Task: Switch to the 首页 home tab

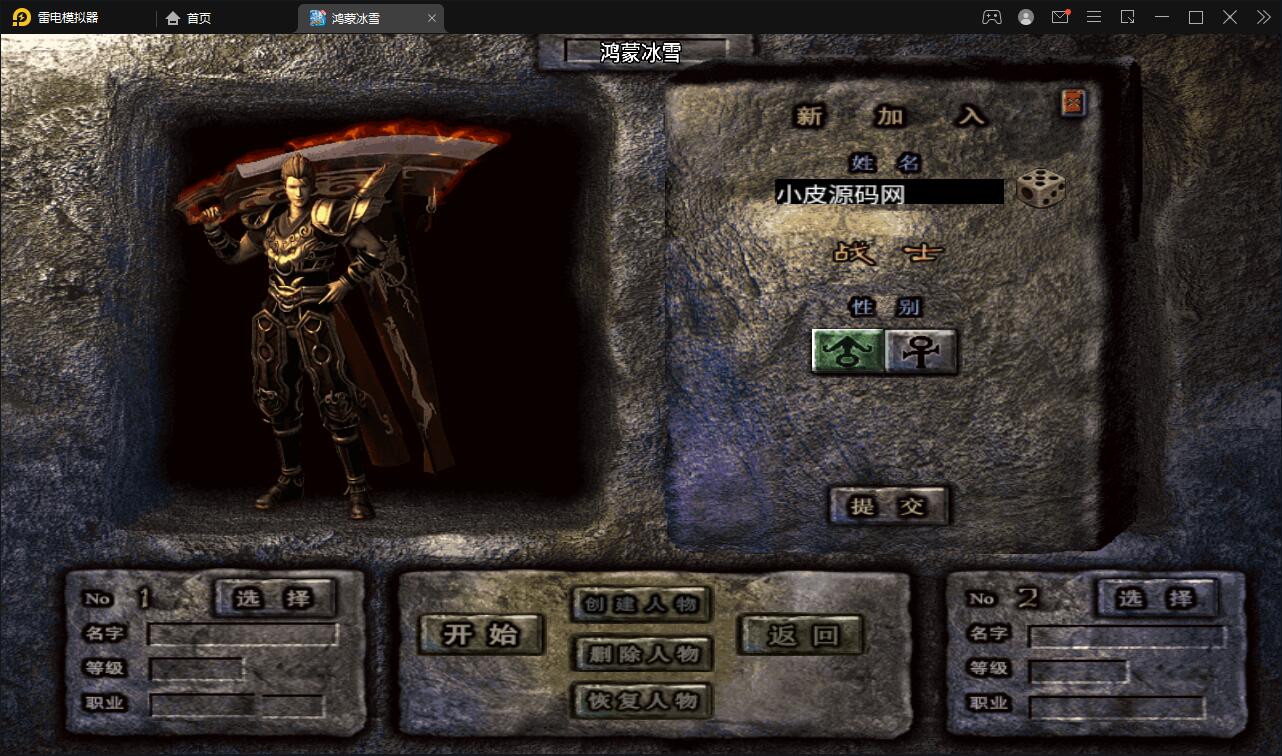Action: [x=189, y=18]
